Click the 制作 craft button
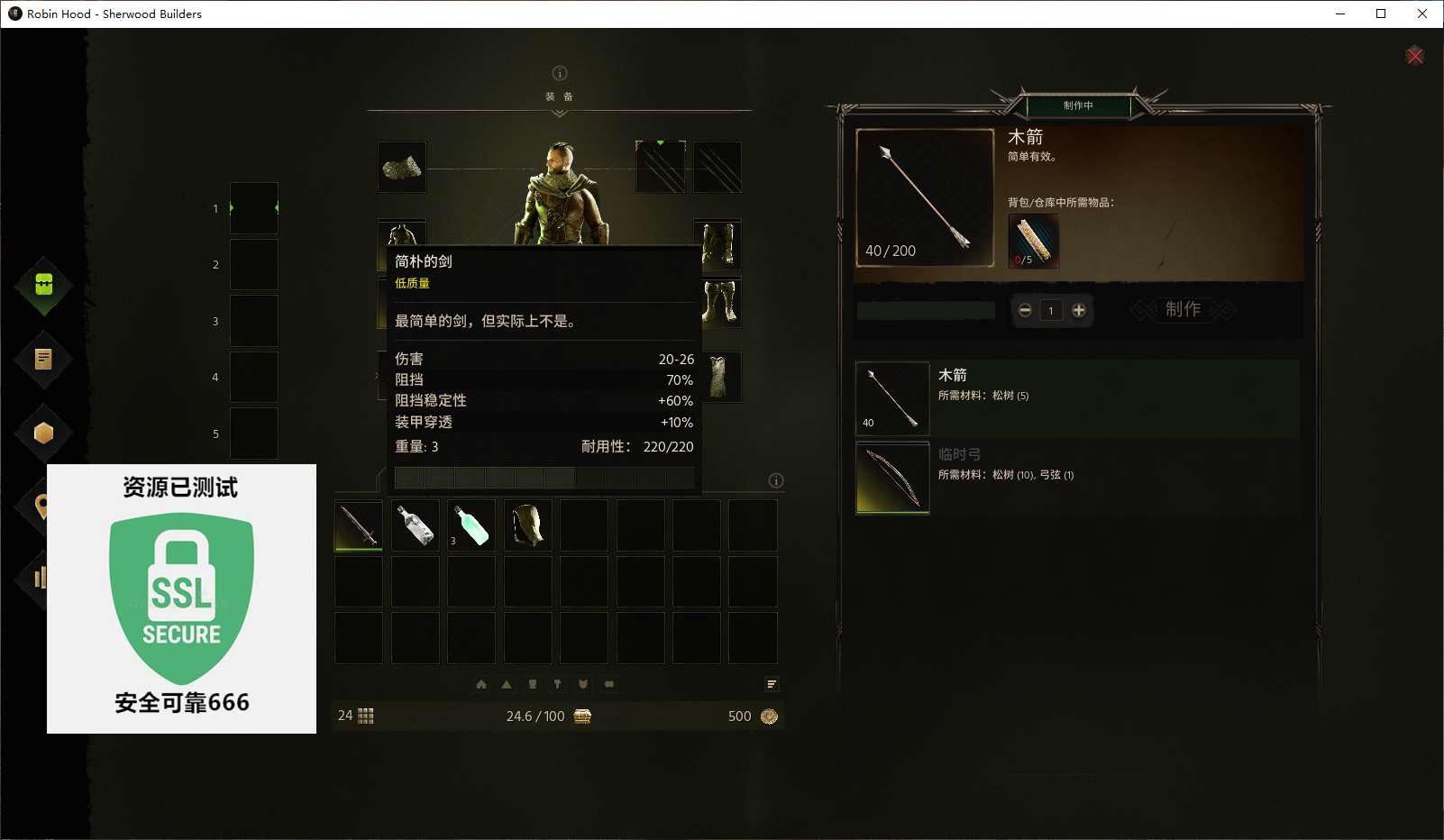Screen dimensions: 1444x840 point(1183,310)
